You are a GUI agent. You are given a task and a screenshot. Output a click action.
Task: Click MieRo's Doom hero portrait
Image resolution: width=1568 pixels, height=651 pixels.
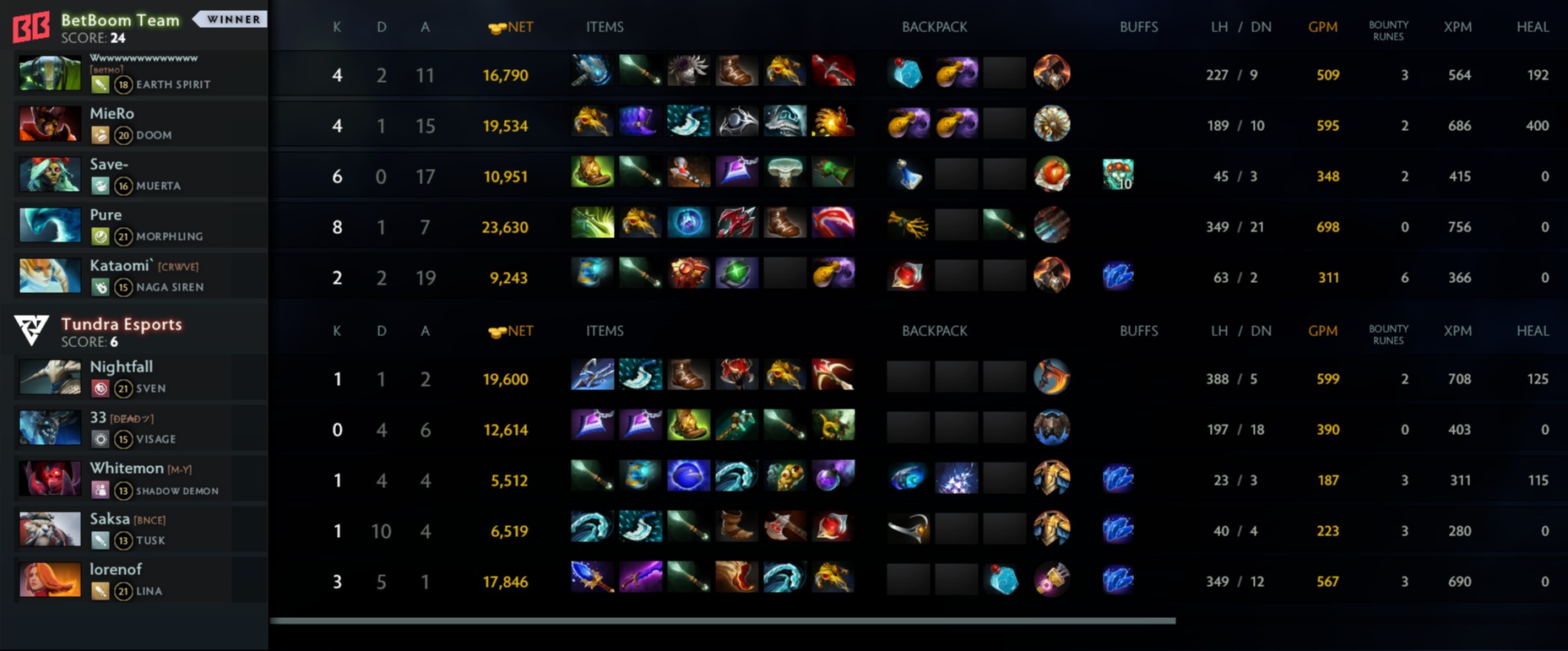click(x=51, y=124)
